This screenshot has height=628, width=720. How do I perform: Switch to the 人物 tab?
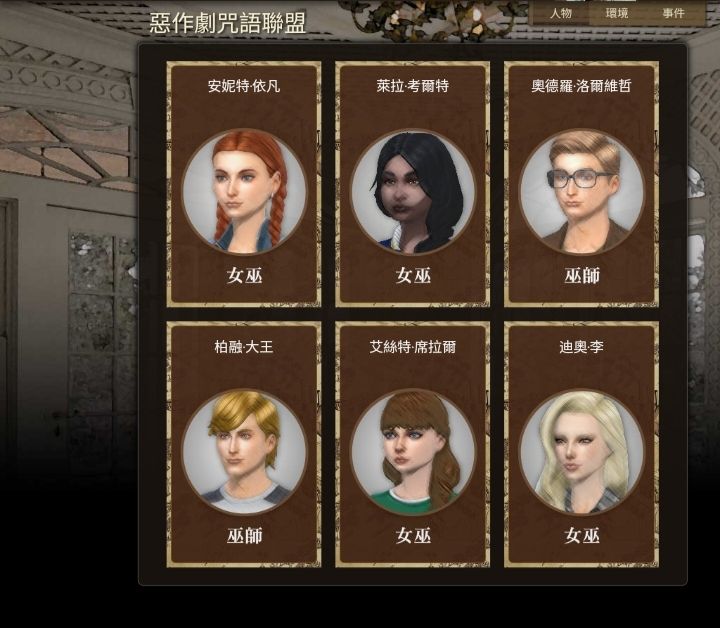pyautogui.click(x=561, y=13)
